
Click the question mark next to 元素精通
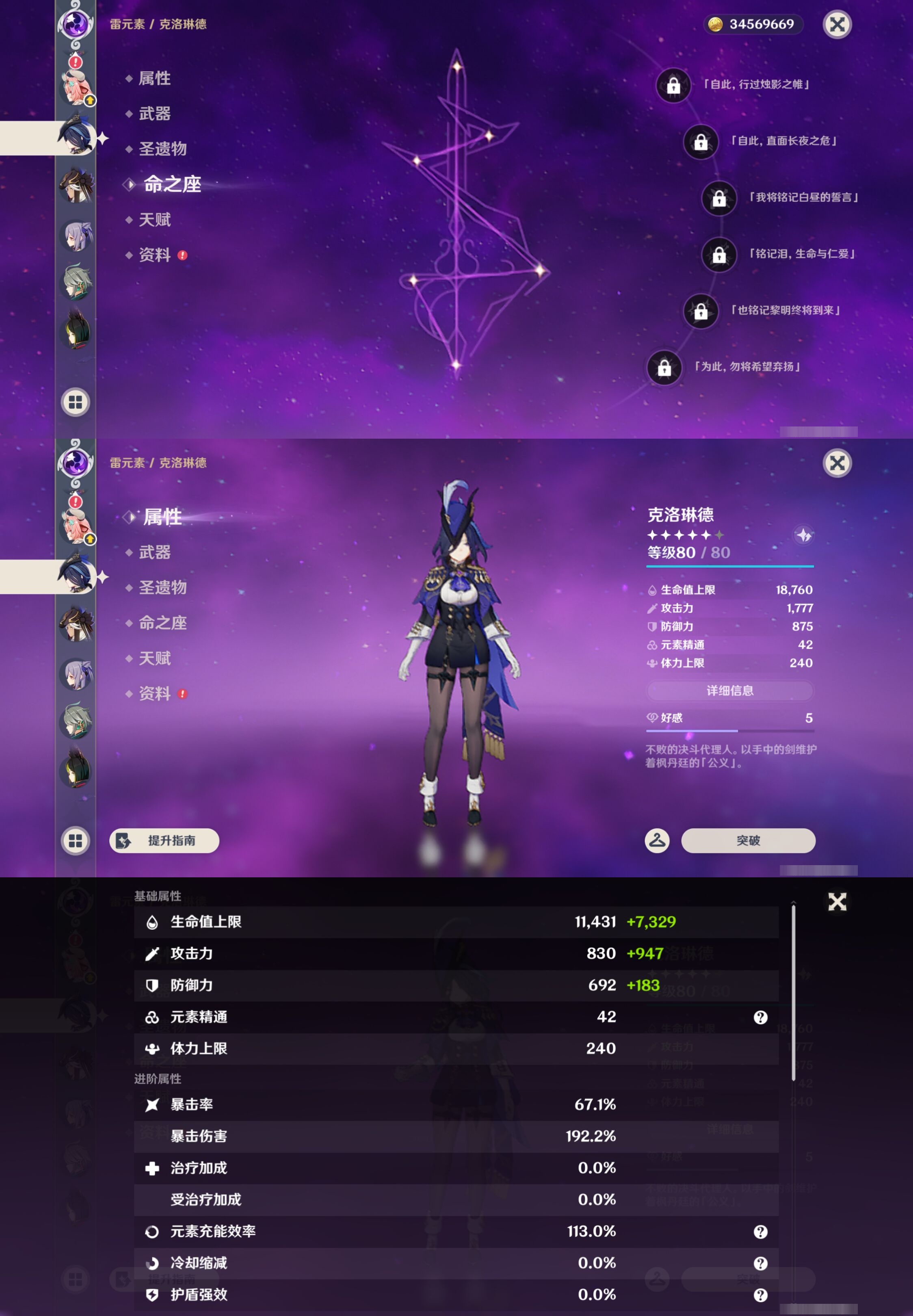click(760, 1017)
